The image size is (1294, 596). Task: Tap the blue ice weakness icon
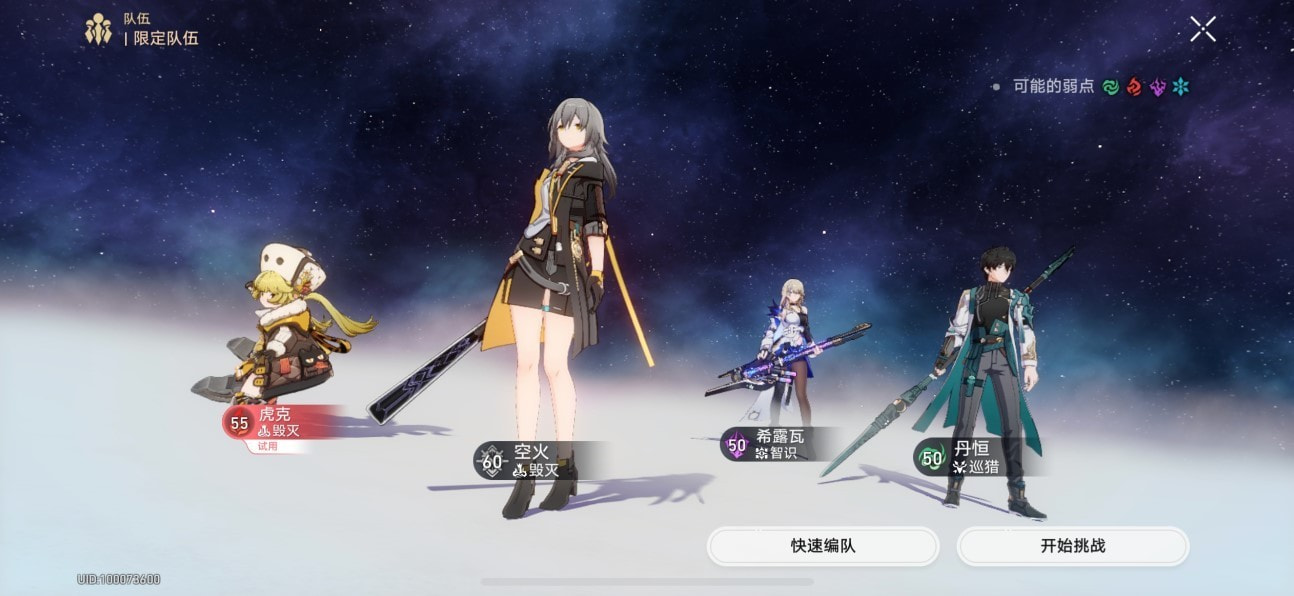(x=1181, y=87)
